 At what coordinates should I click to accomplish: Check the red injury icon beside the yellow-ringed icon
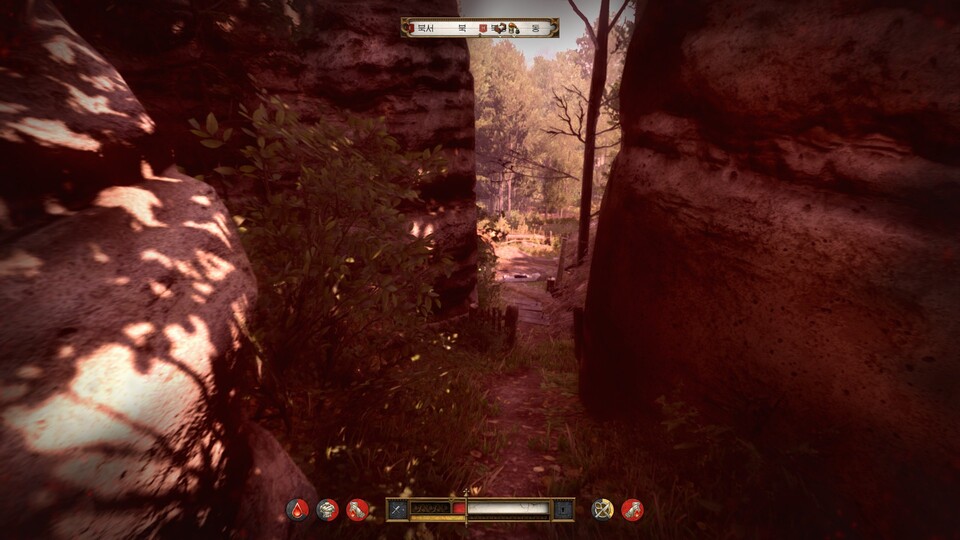pos(632,510)
